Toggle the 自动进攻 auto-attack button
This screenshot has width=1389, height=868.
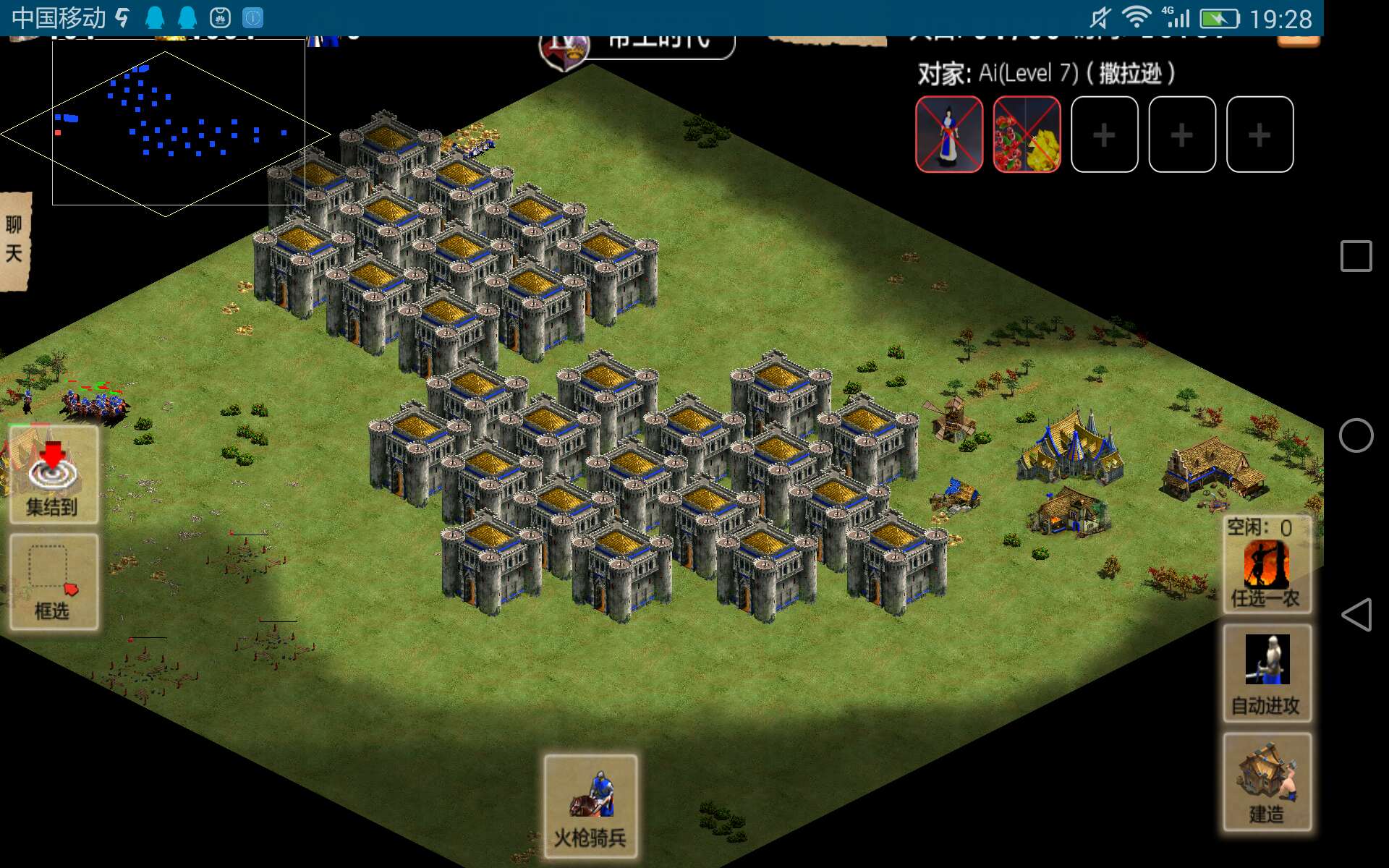click(1266, 673)
